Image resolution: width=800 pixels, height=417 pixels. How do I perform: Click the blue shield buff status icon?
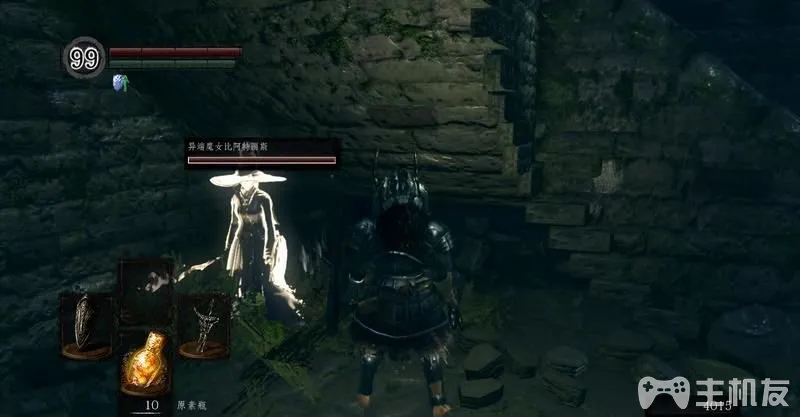click(x=122, y=82)
